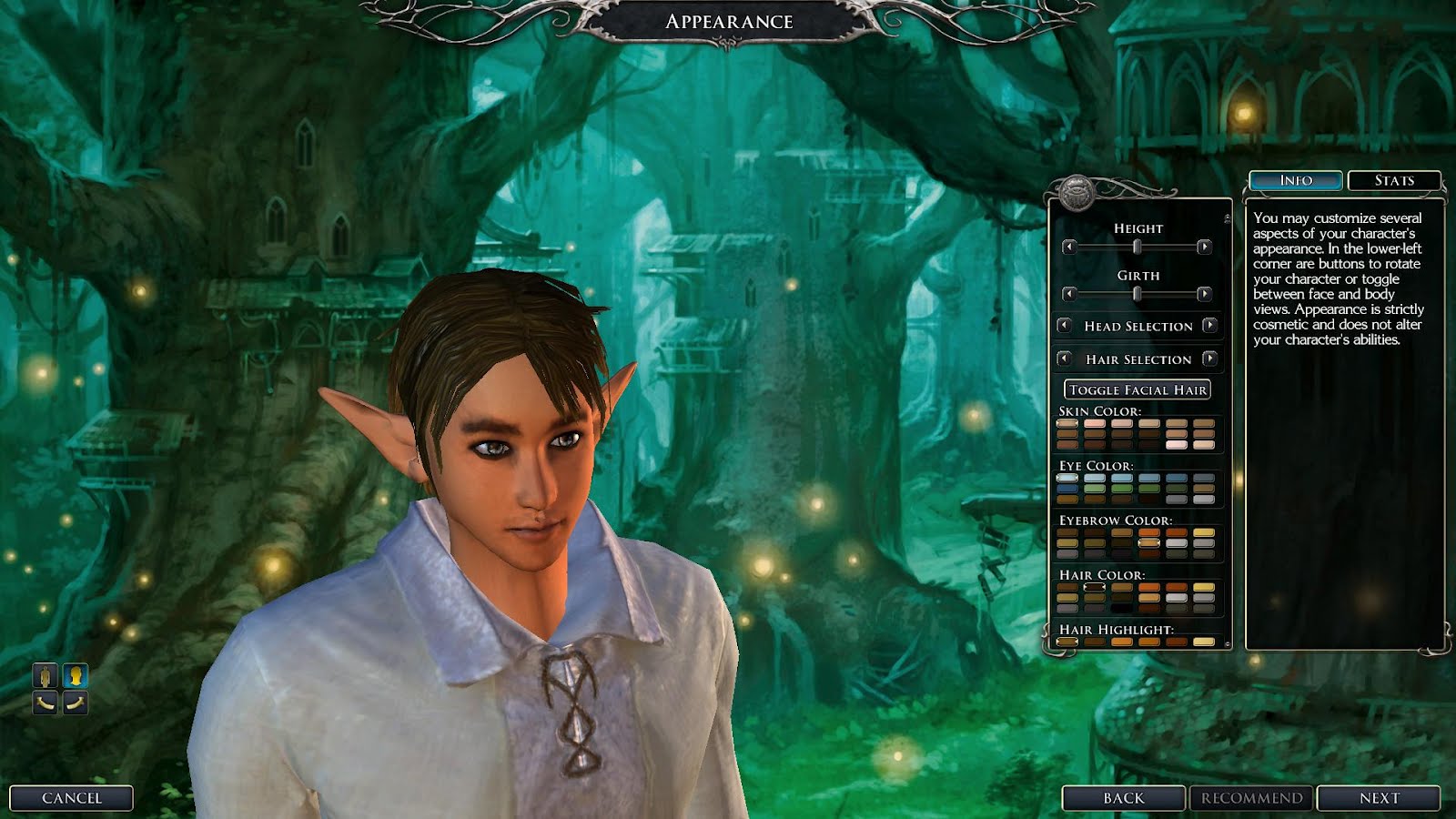Pick the pale pink skin color swatch
Viewport: 1456px width, 819px height.
tap(1177, 444)
